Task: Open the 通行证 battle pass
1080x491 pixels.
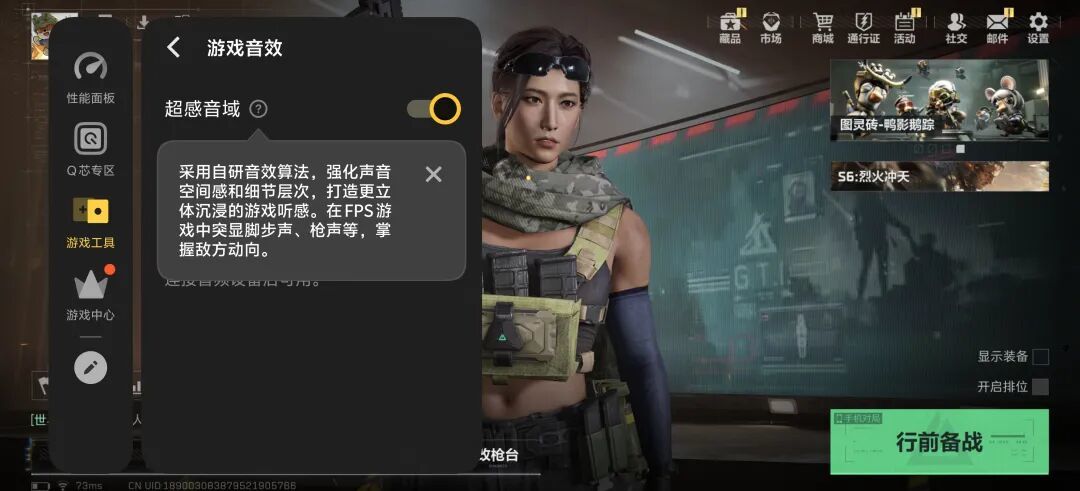Action: [x=863, y=27]
